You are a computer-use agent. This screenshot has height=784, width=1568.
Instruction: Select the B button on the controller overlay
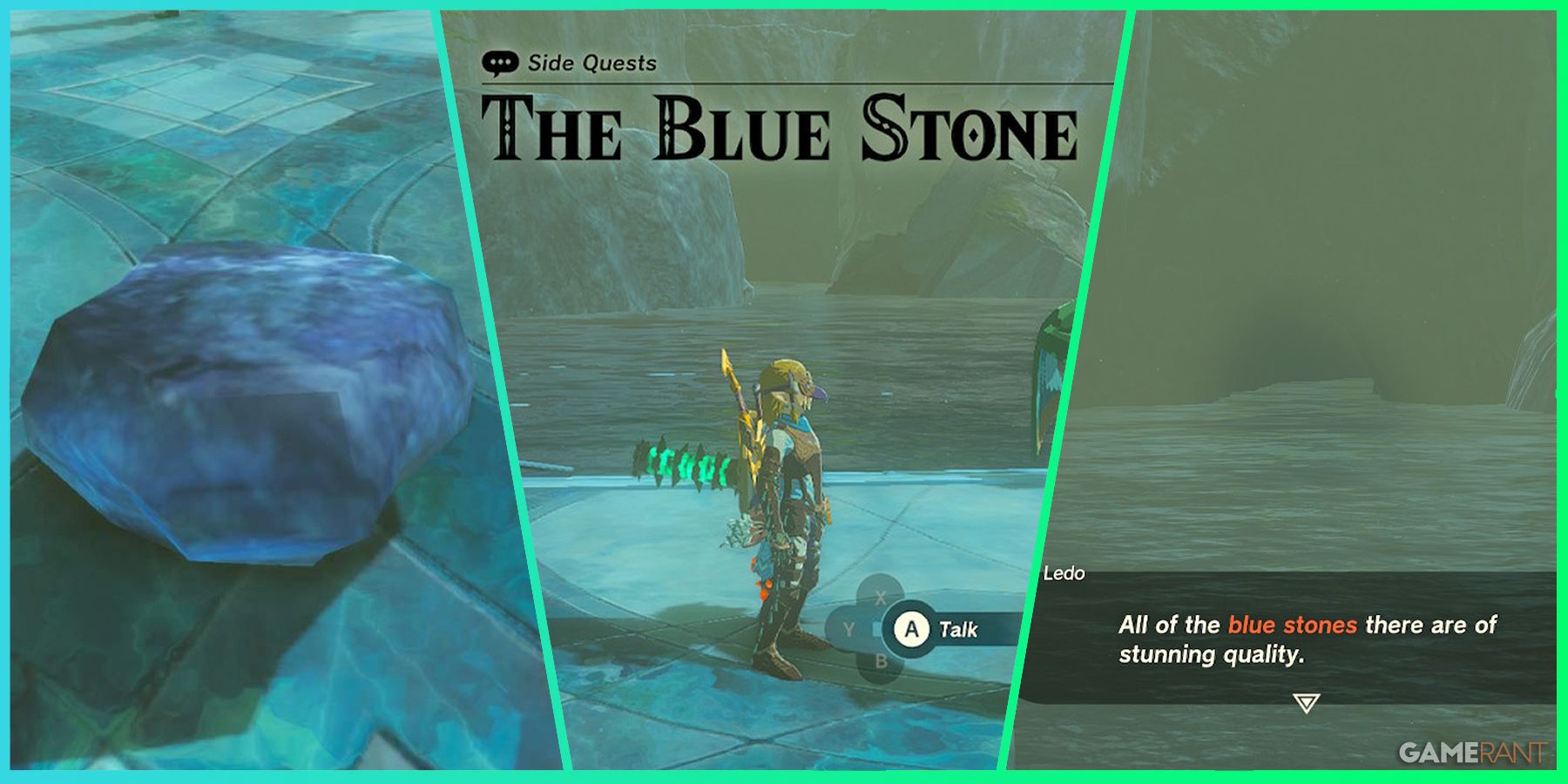pyautogui.click(x=882, y=659)
